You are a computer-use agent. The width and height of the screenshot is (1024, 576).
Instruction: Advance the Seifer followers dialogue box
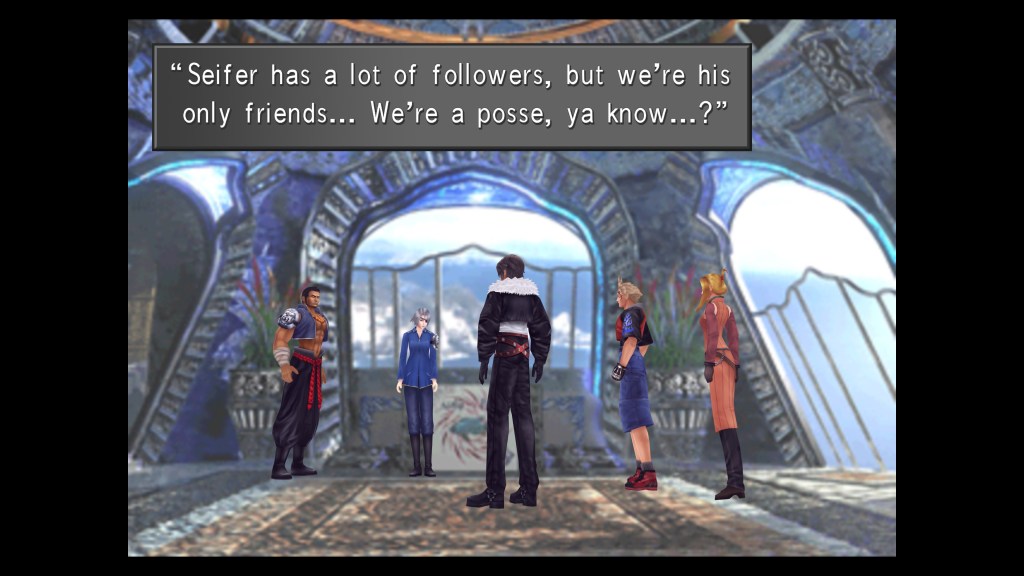pyautogui.click(x=451, y=96)
